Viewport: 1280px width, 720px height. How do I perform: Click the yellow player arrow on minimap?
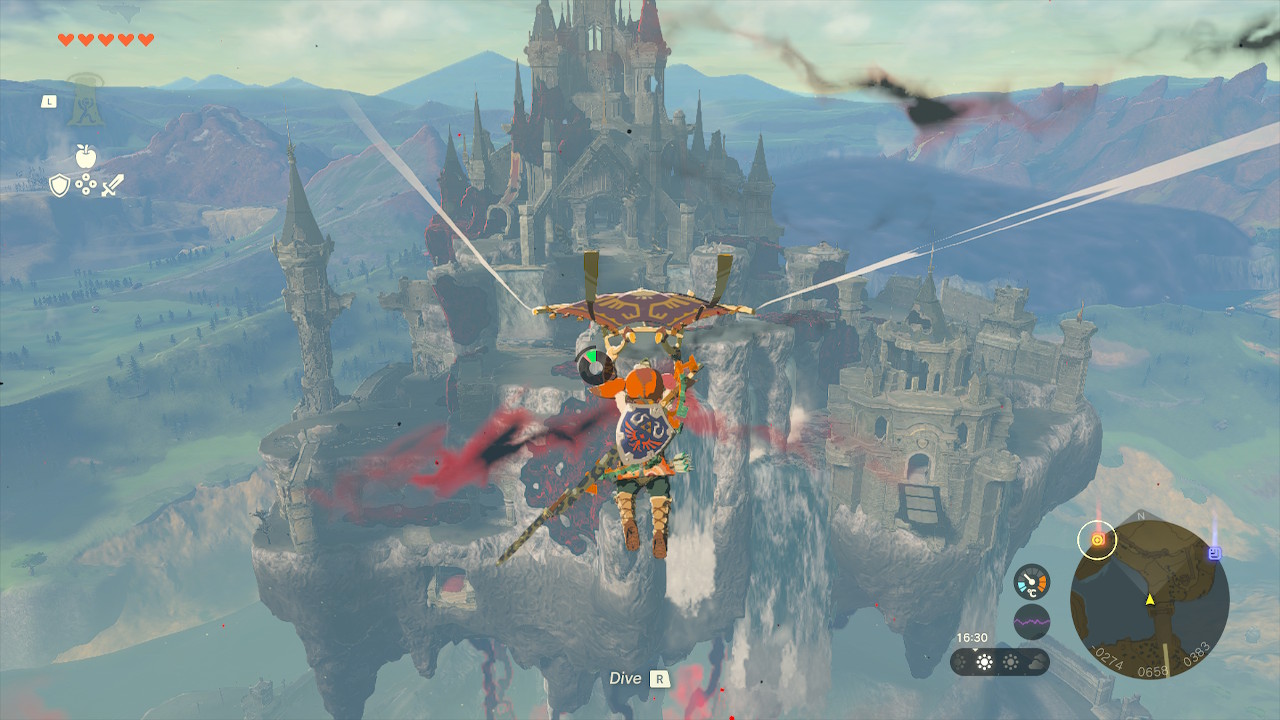point(1150,599)
